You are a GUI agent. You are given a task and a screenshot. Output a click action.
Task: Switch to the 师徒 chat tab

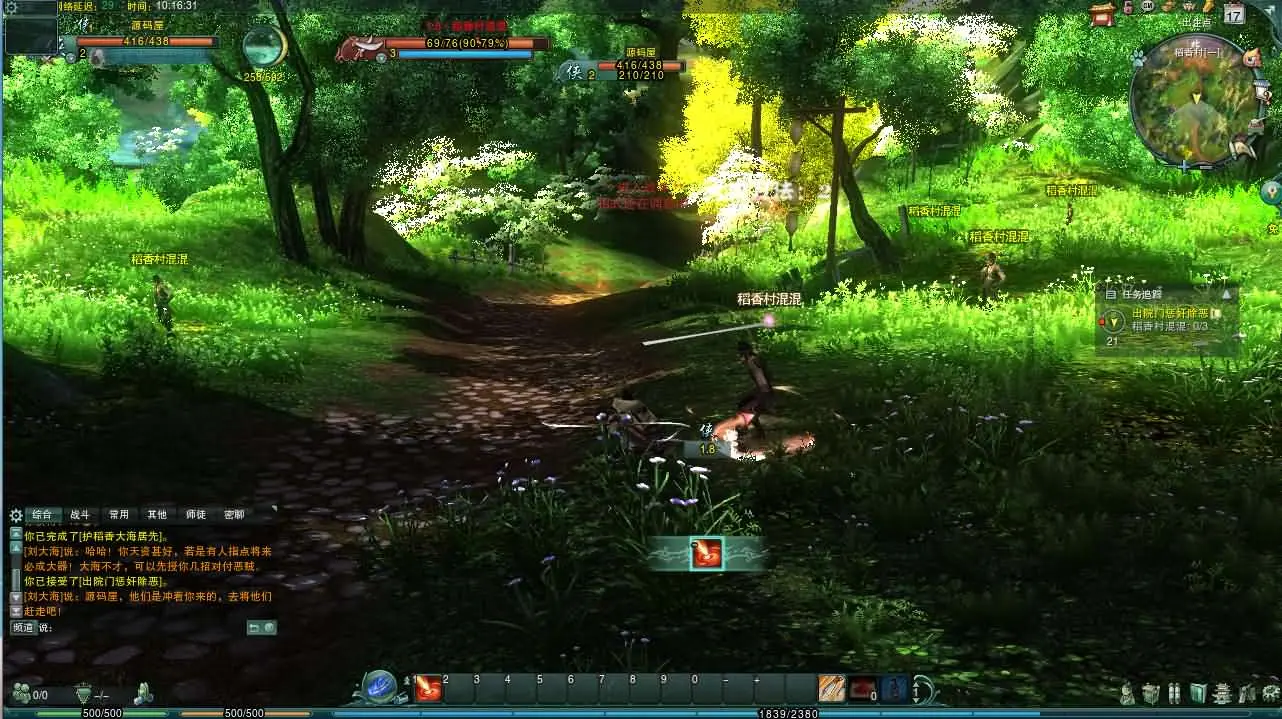click(195, 515)
